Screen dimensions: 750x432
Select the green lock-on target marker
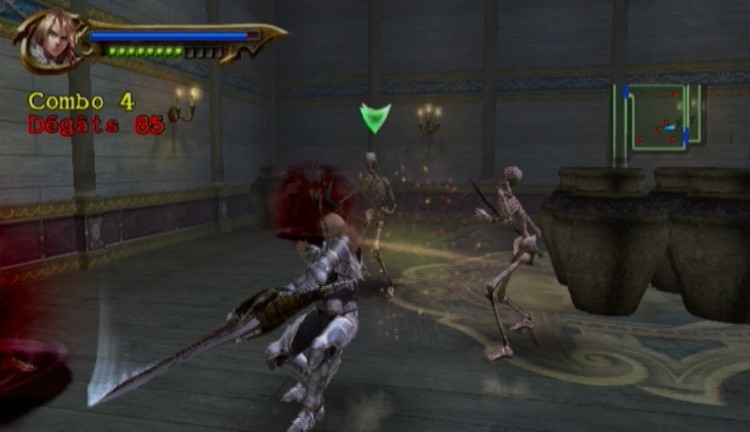pyautogui.click(x=375, y=118)
